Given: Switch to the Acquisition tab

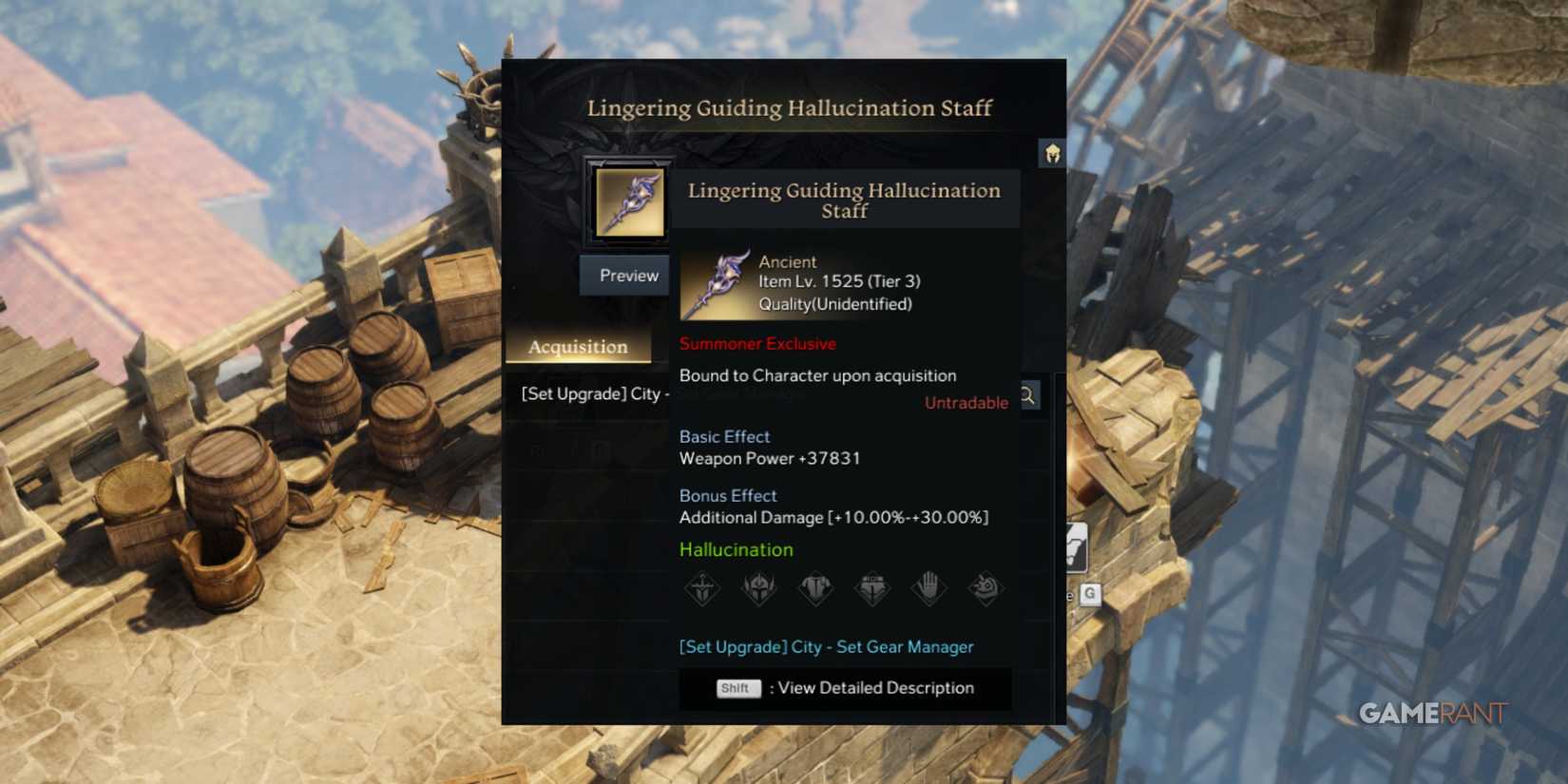Looking at the screenshot, I should point(579,346).
